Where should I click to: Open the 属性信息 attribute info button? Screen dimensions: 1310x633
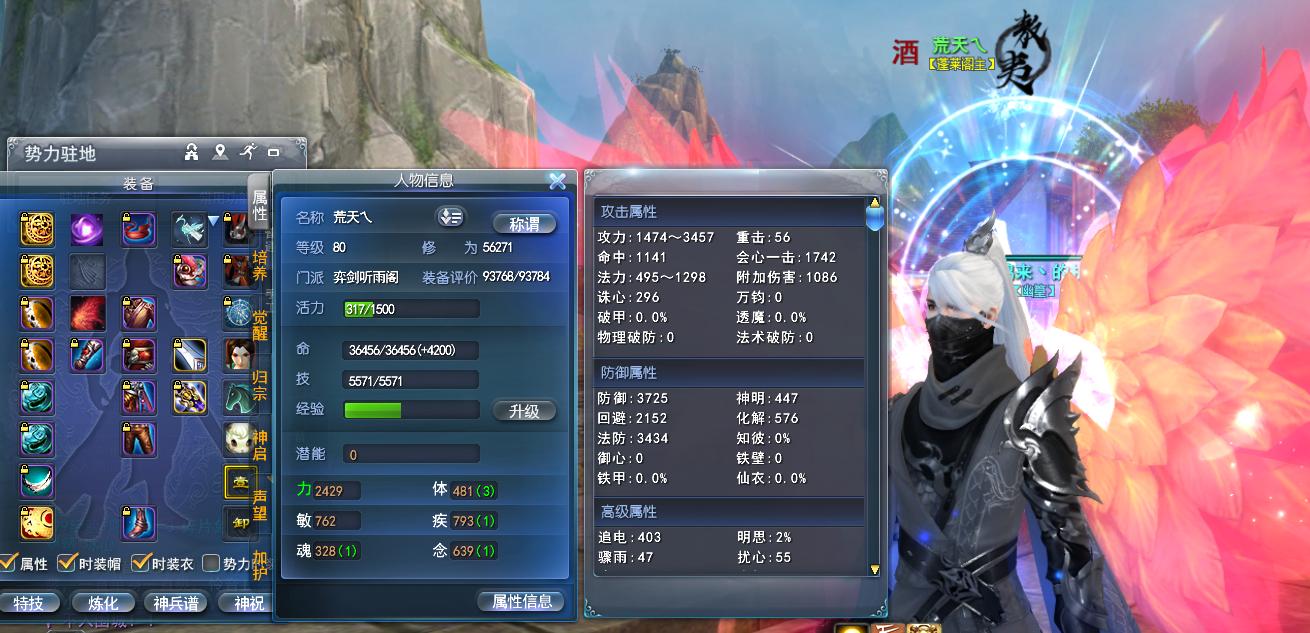pos(521,601)
